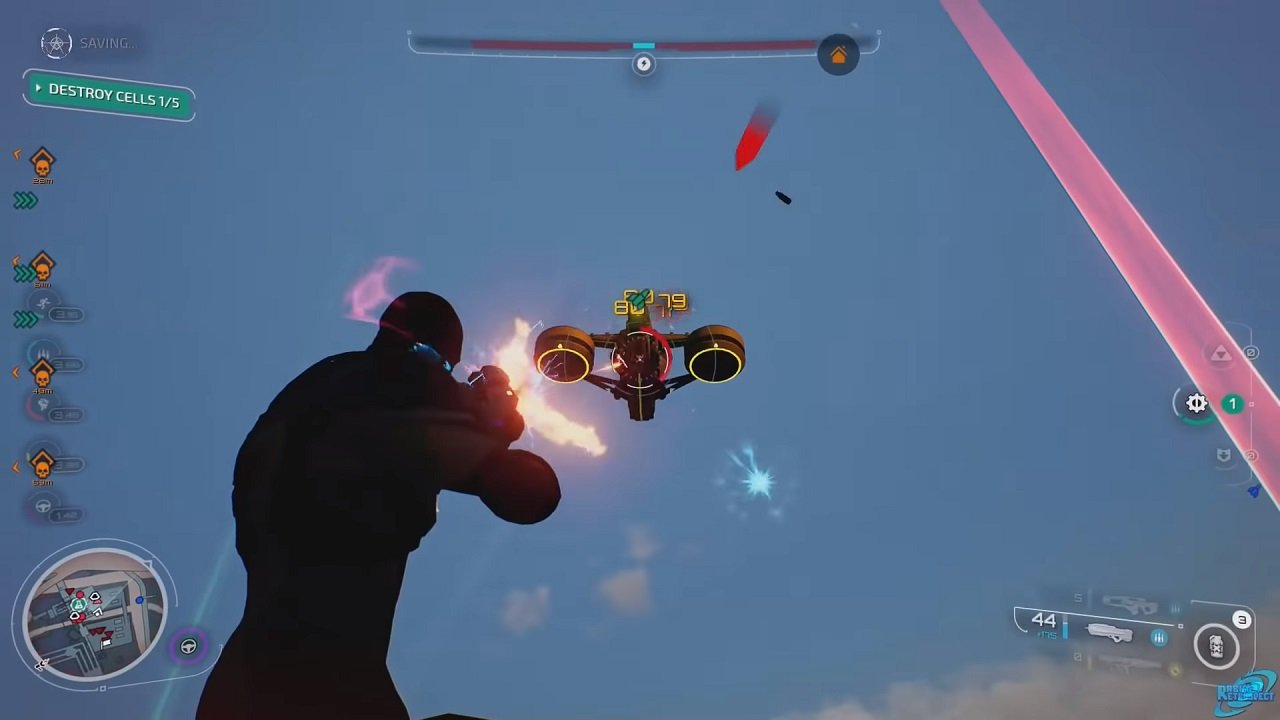This screenshot has width=1280, height=720.
Task: Click the driving wheel skill icon above the minimap
Action: 41,506
